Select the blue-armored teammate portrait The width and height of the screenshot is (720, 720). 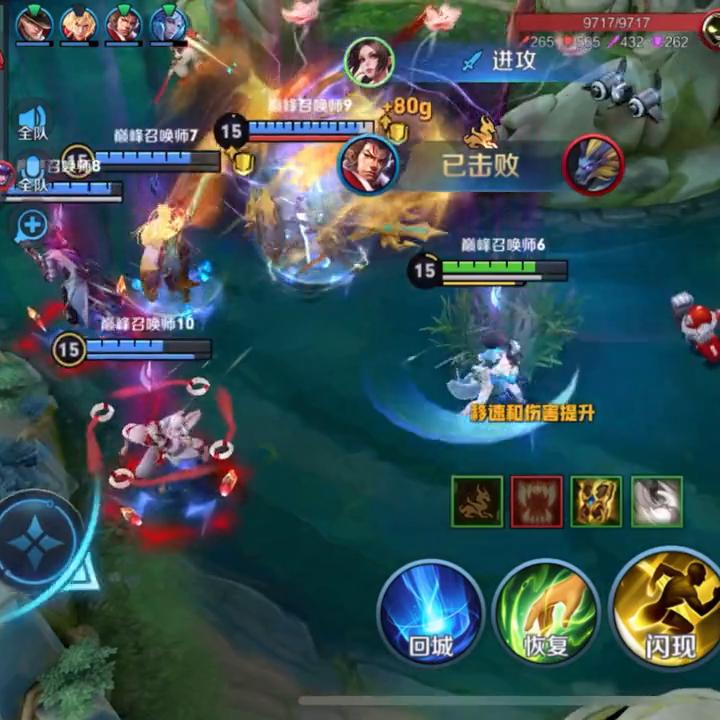click(169, 23)
